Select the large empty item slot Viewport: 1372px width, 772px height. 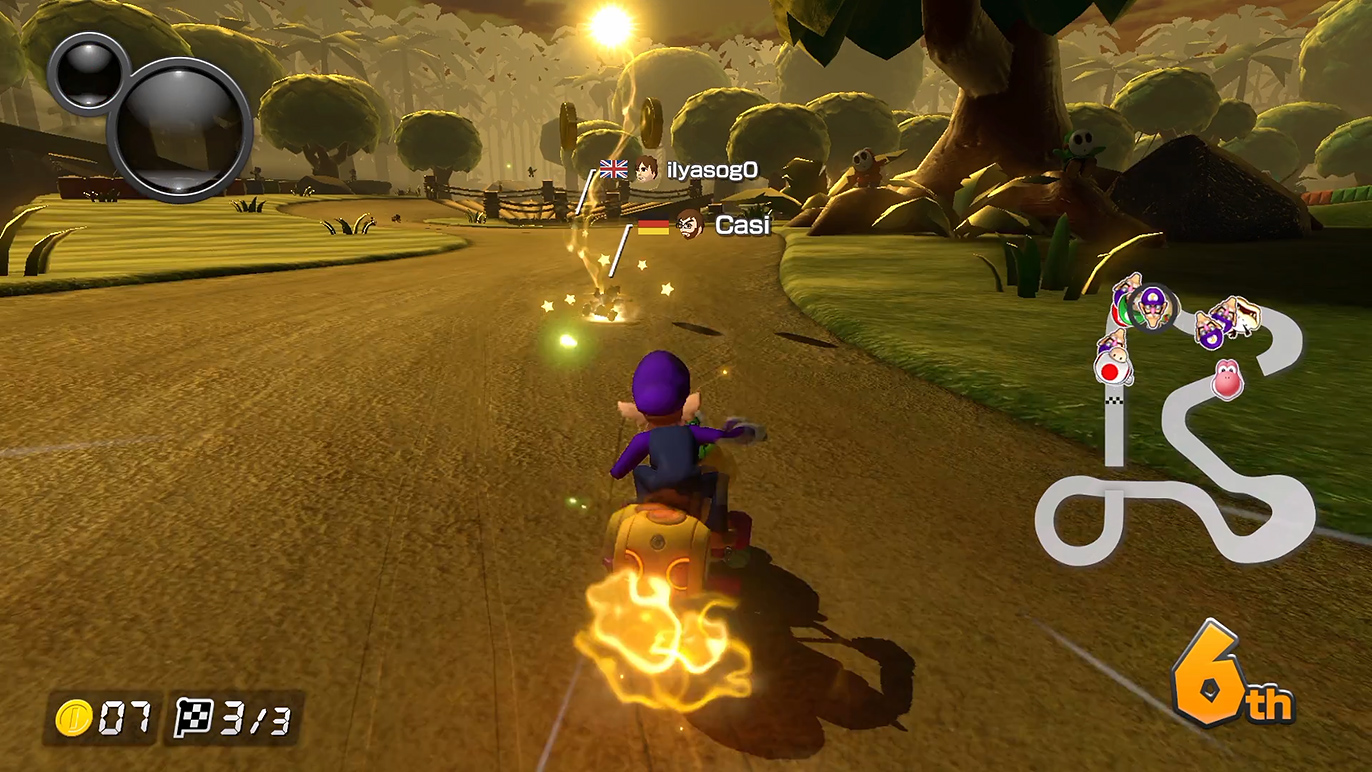tap(180, 130)
